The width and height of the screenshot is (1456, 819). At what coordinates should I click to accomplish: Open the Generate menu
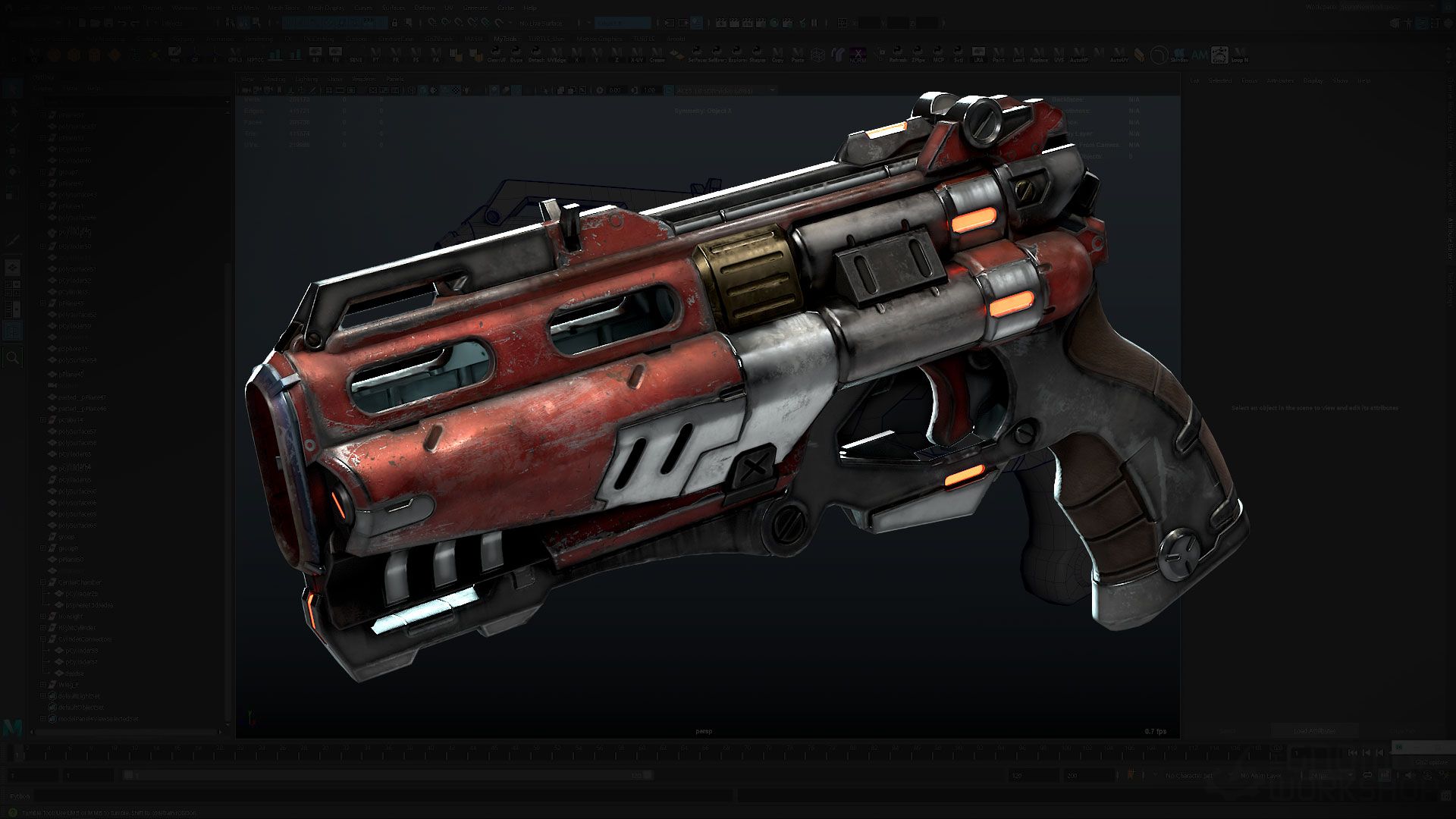coord(475,8)
